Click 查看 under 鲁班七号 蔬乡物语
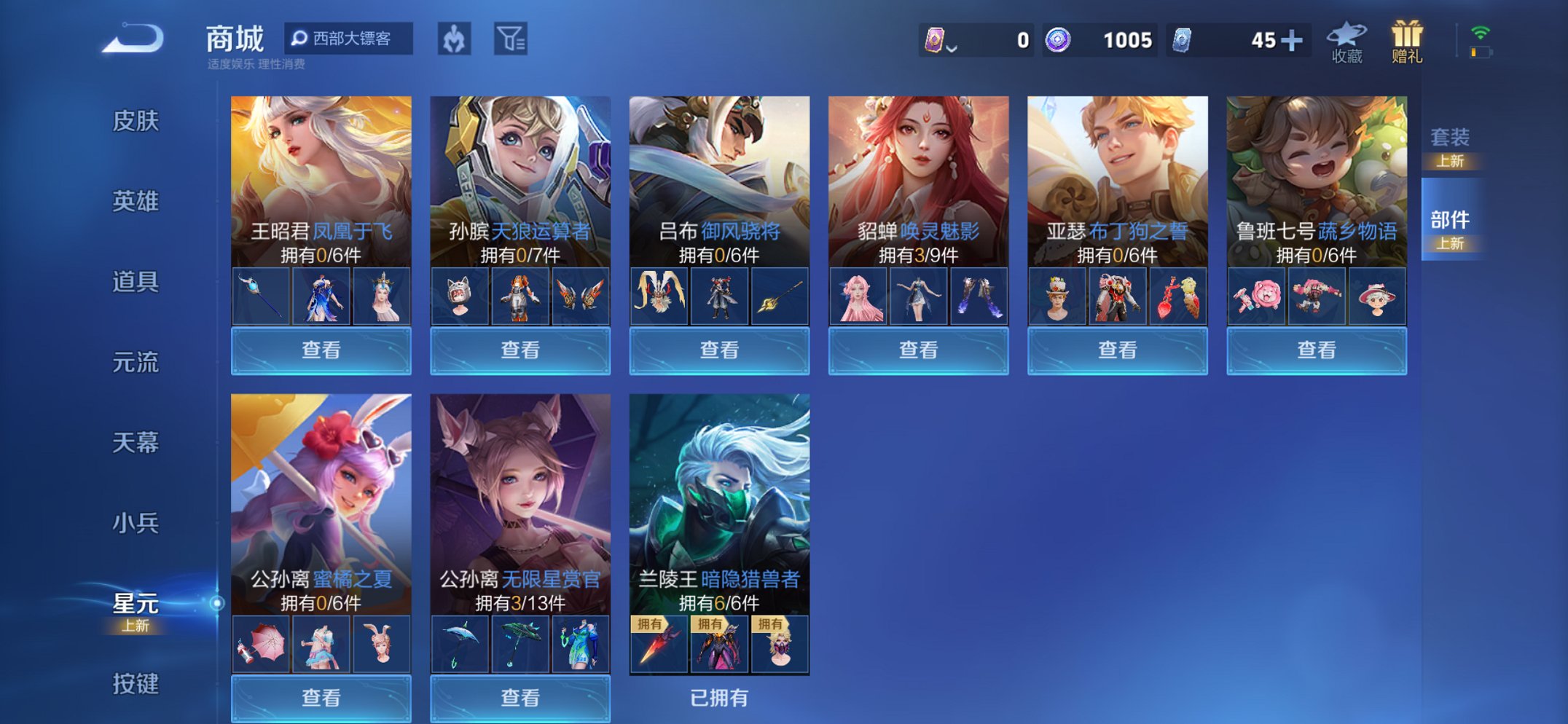1568x724 pixels. click(1316, 350)
